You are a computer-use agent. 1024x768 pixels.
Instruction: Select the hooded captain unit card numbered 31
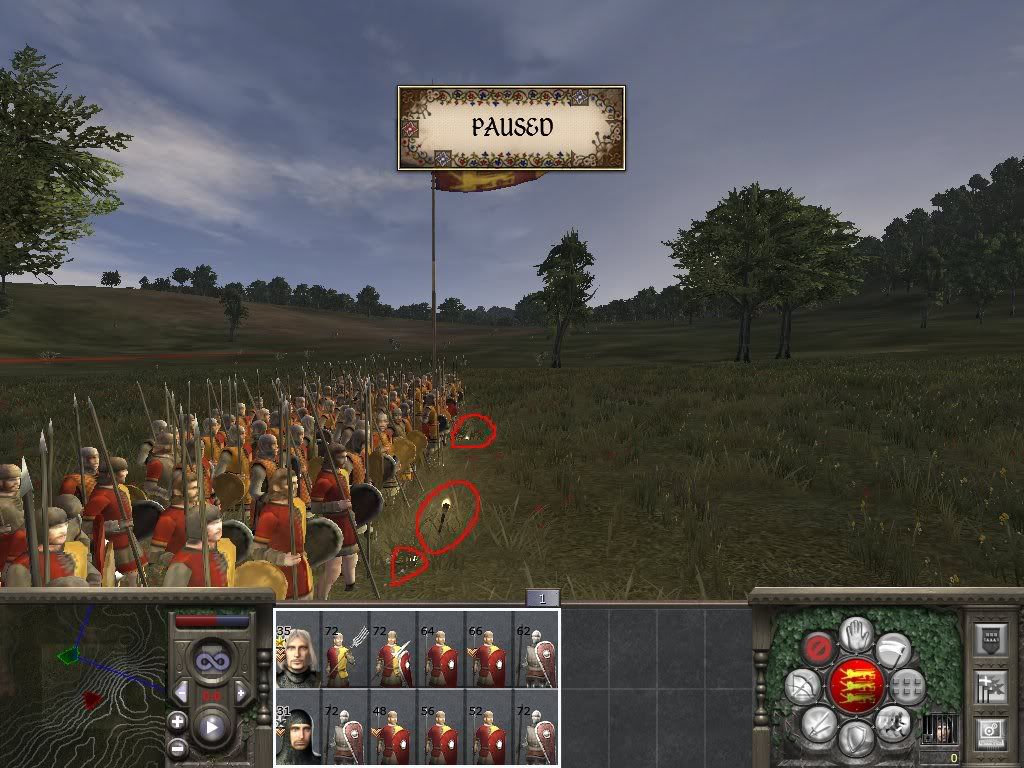pyautogui.click(x=297, y=728)
